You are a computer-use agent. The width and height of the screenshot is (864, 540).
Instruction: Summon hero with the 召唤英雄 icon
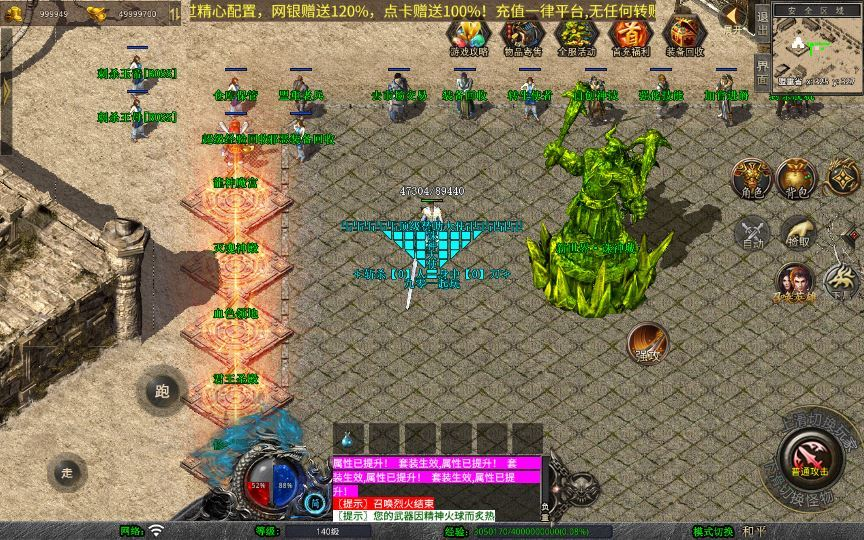point(794,281)
